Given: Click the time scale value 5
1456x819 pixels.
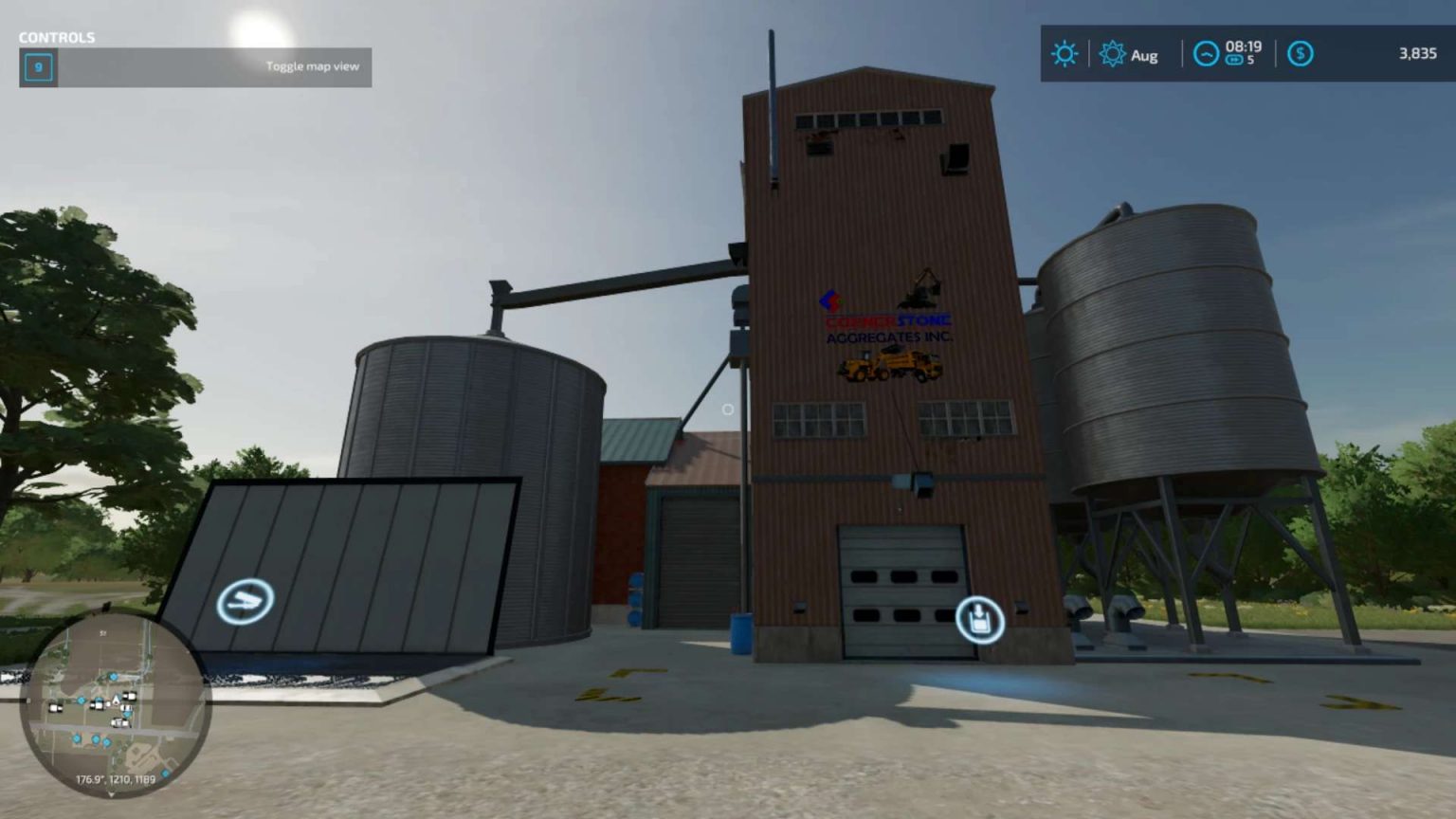Looking at the screenshot, I should point(1252,60).
